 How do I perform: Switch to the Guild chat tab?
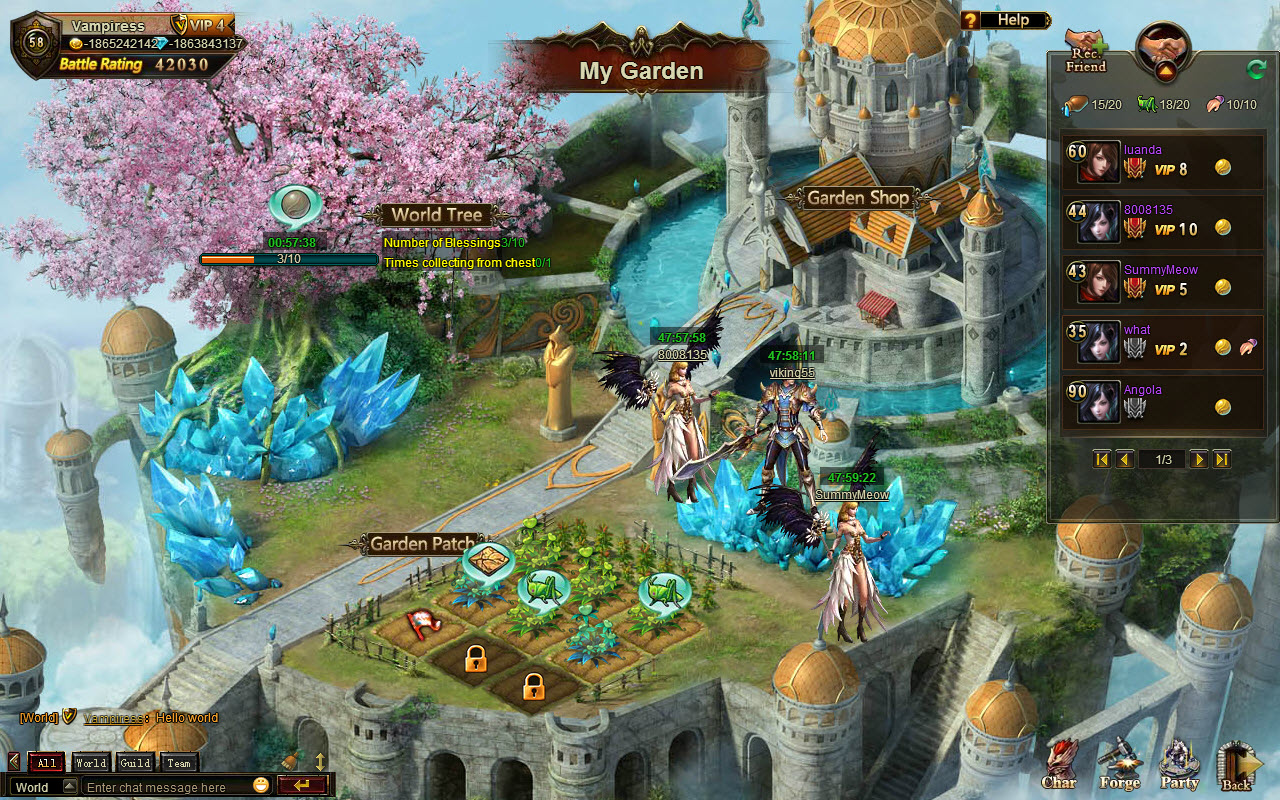tap(134, 762)
